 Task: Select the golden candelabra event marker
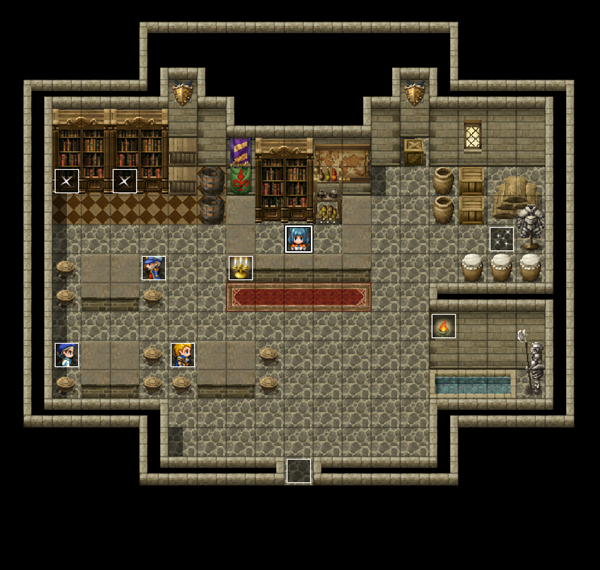coord(240,268)
